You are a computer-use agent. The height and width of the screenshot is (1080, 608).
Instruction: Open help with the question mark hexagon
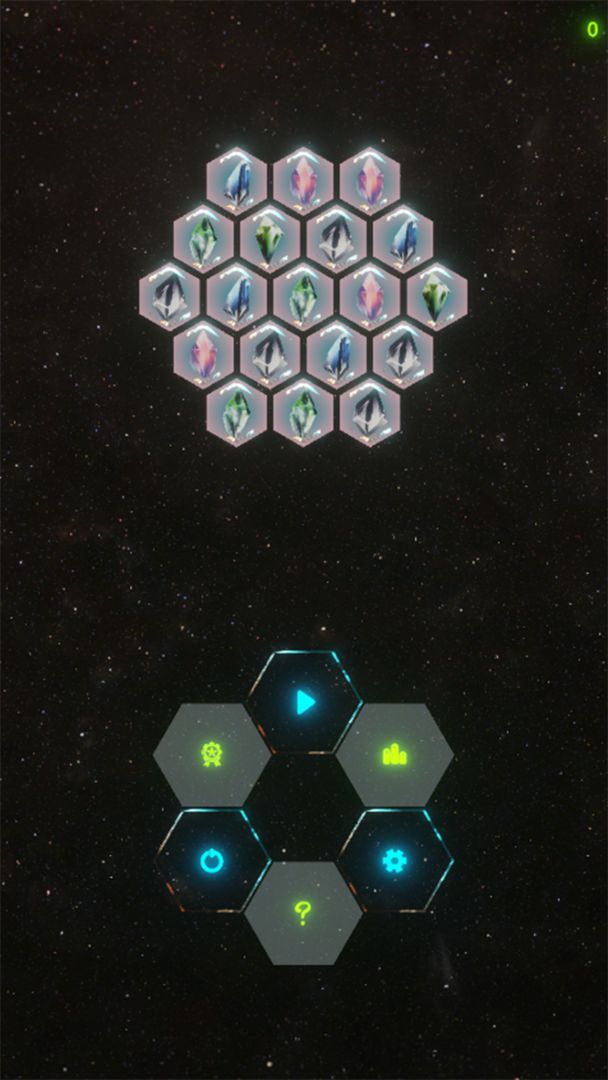tap(303, 913)
